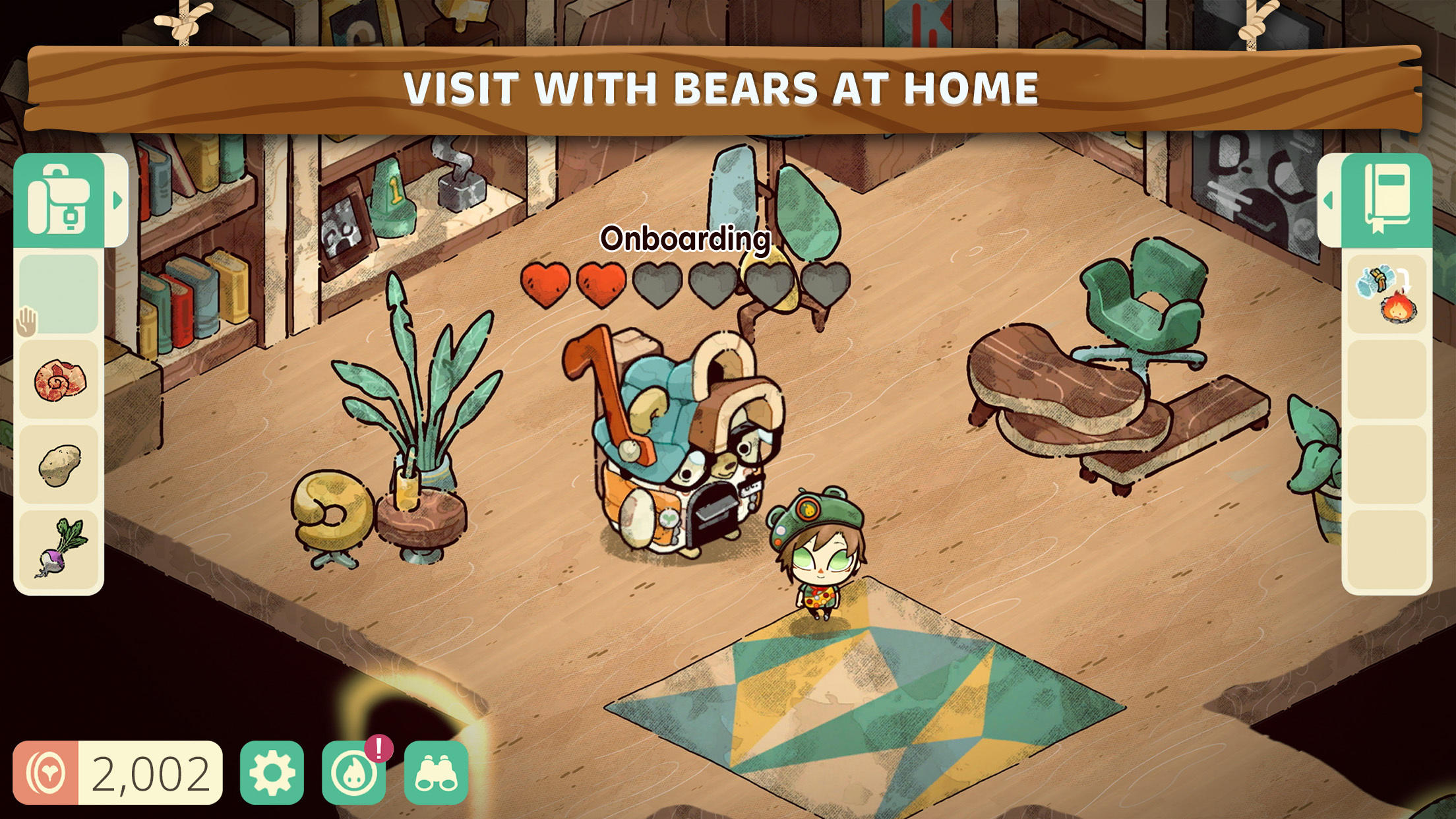Click the coin currency icon

[x=47, y=769]
